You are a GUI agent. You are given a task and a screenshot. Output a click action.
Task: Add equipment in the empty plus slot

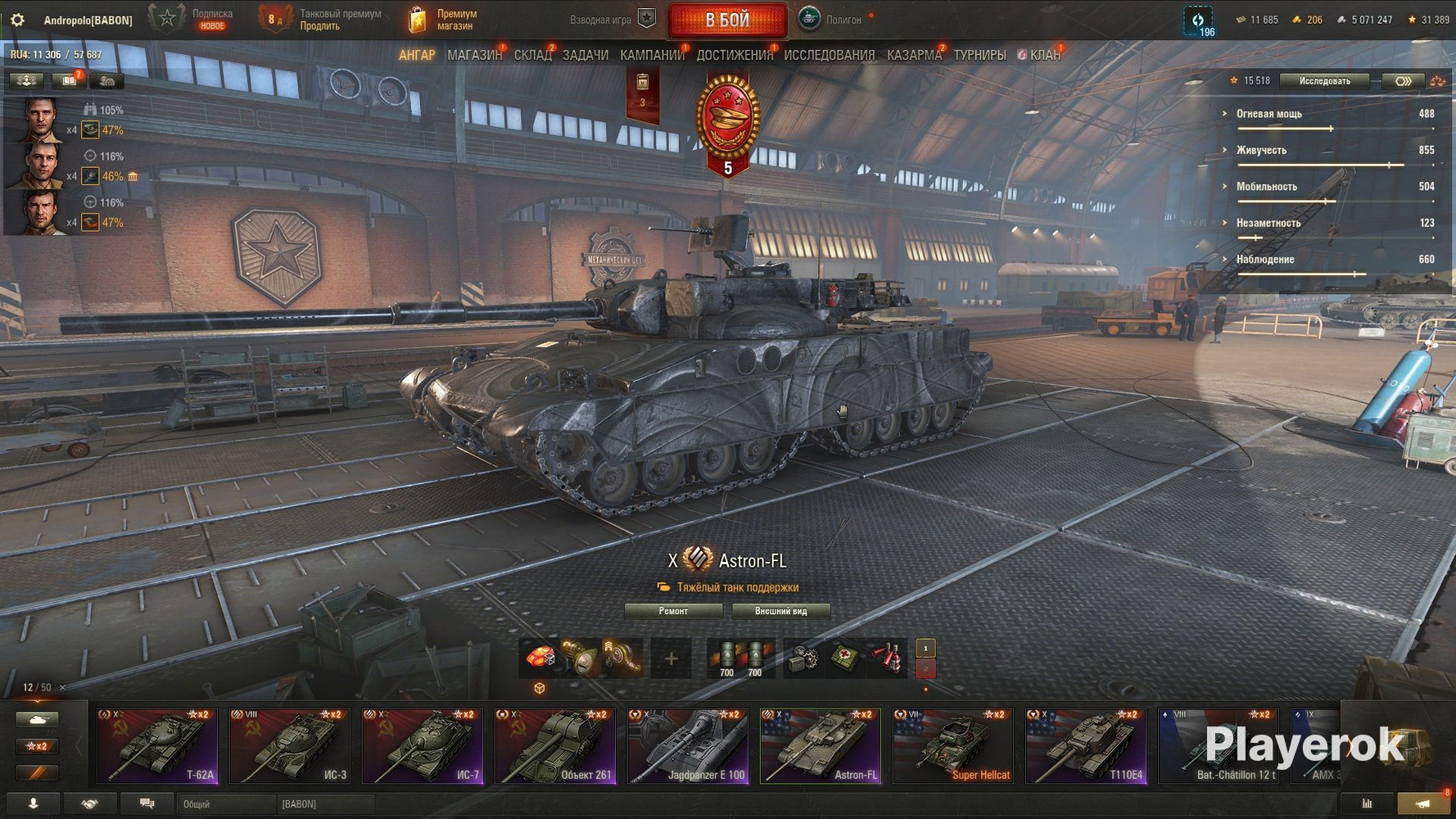pos(671,658)
